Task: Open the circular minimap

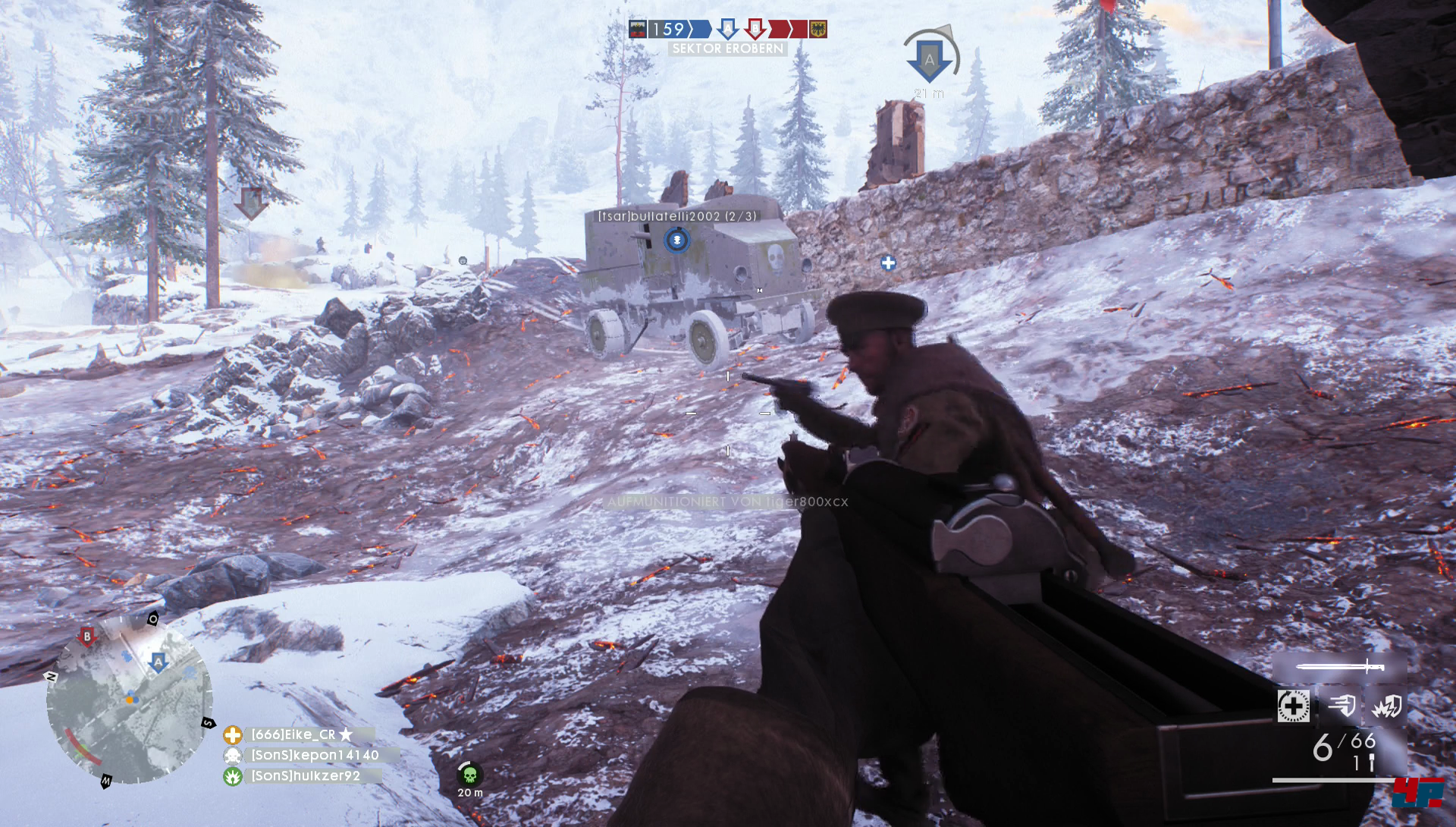Action: point(129,699)
